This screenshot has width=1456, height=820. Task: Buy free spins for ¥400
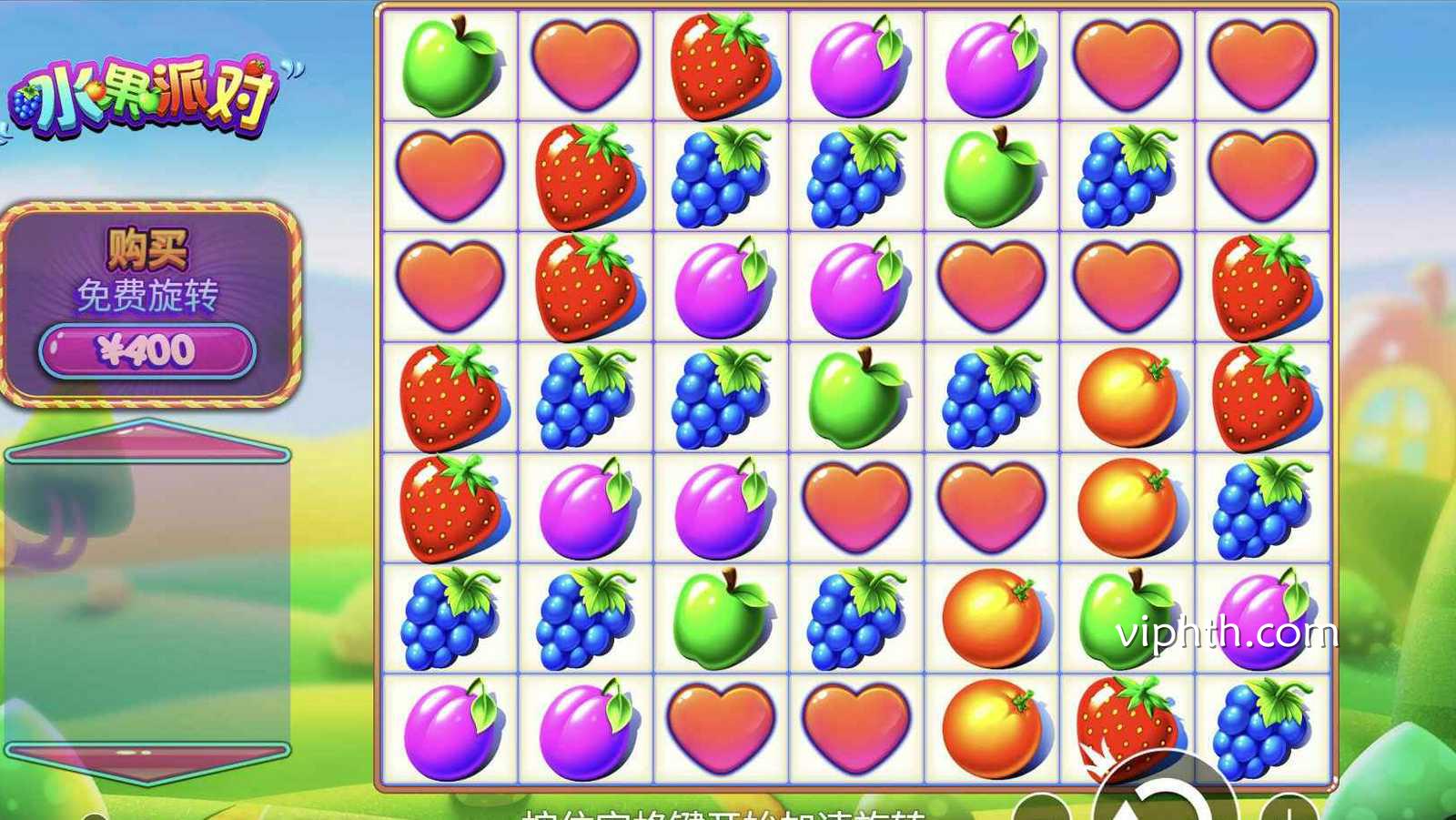pyautogui.click(x=147, y=350)
